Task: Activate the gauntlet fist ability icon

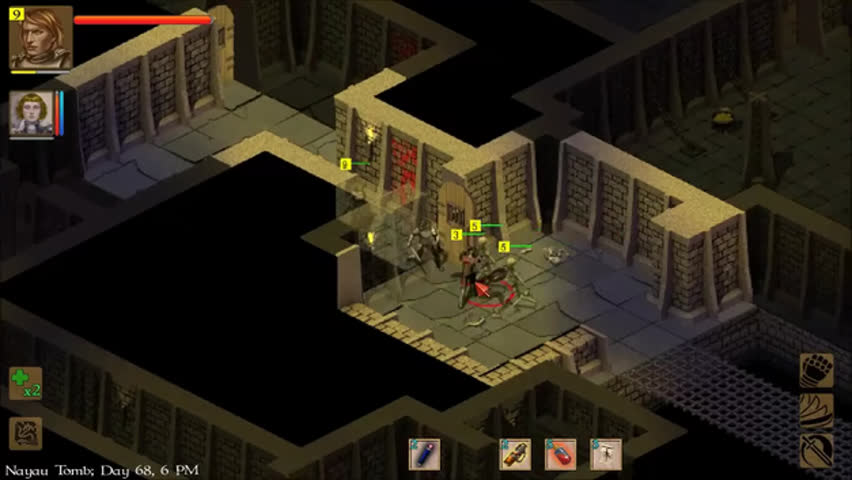Action: tap(816, 370)
